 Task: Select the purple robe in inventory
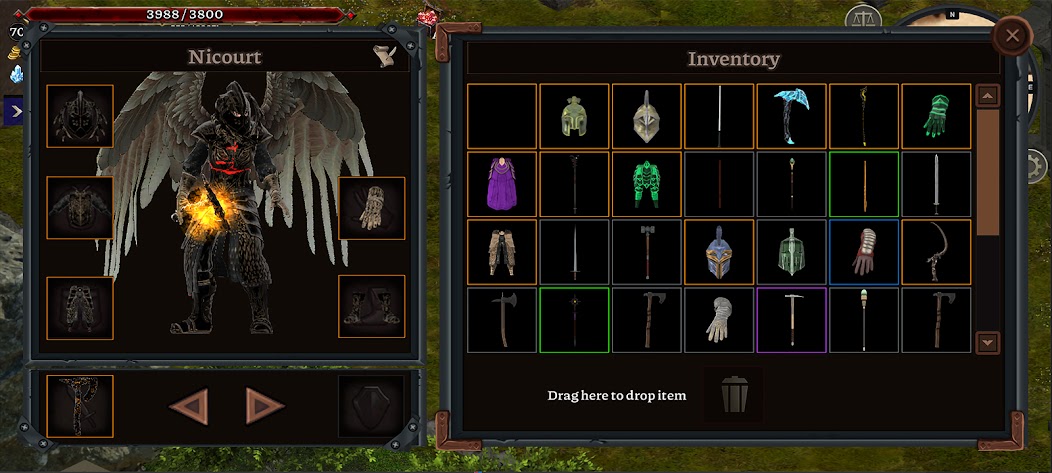(502, 184)
